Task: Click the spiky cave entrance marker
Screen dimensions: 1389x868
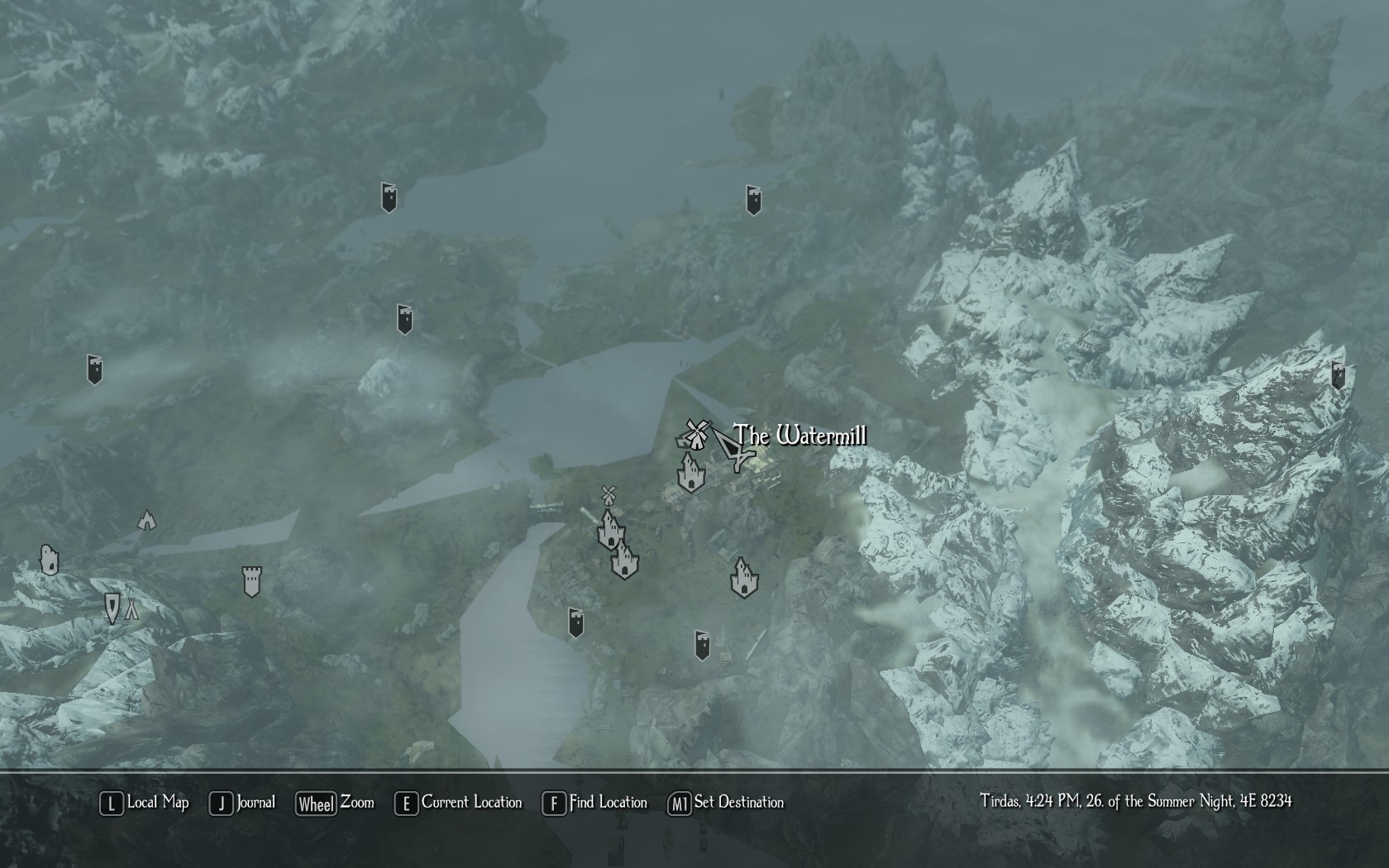Action: click(x=146, y=520)
